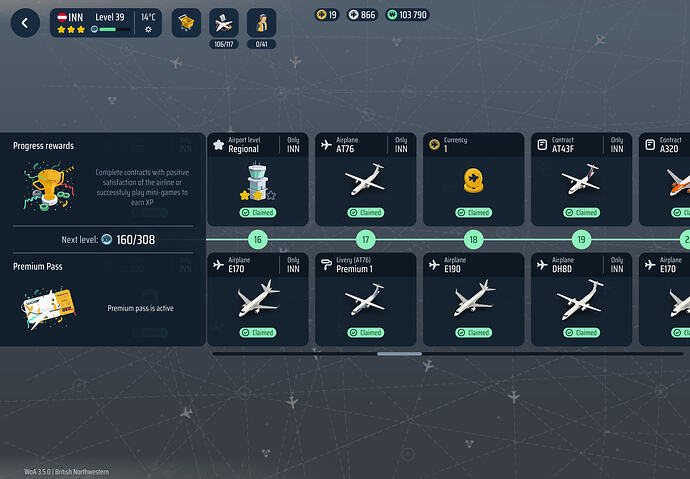Go back using the arrow button
The height and width of the screenshot is (479, 690).
coord(25,23)
